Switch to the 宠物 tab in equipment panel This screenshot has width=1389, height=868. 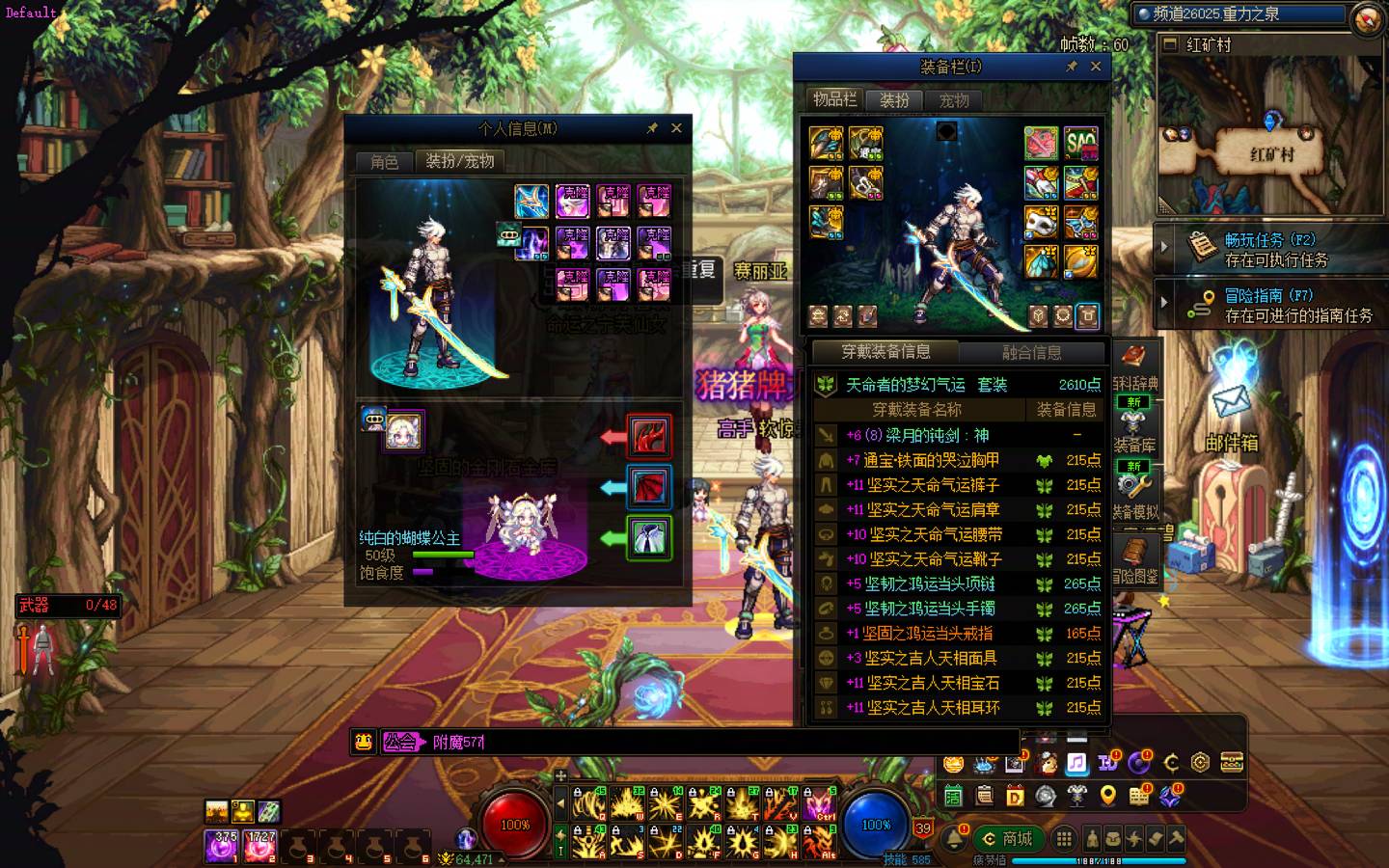click(954, 100)
